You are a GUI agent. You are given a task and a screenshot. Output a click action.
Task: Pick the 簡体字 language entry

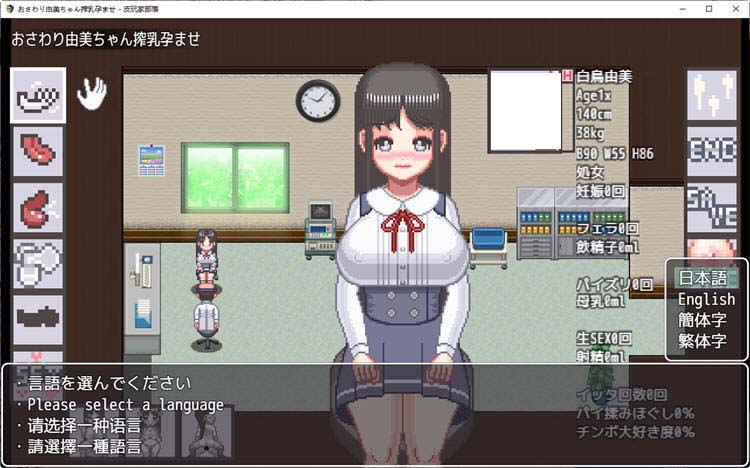706,320
